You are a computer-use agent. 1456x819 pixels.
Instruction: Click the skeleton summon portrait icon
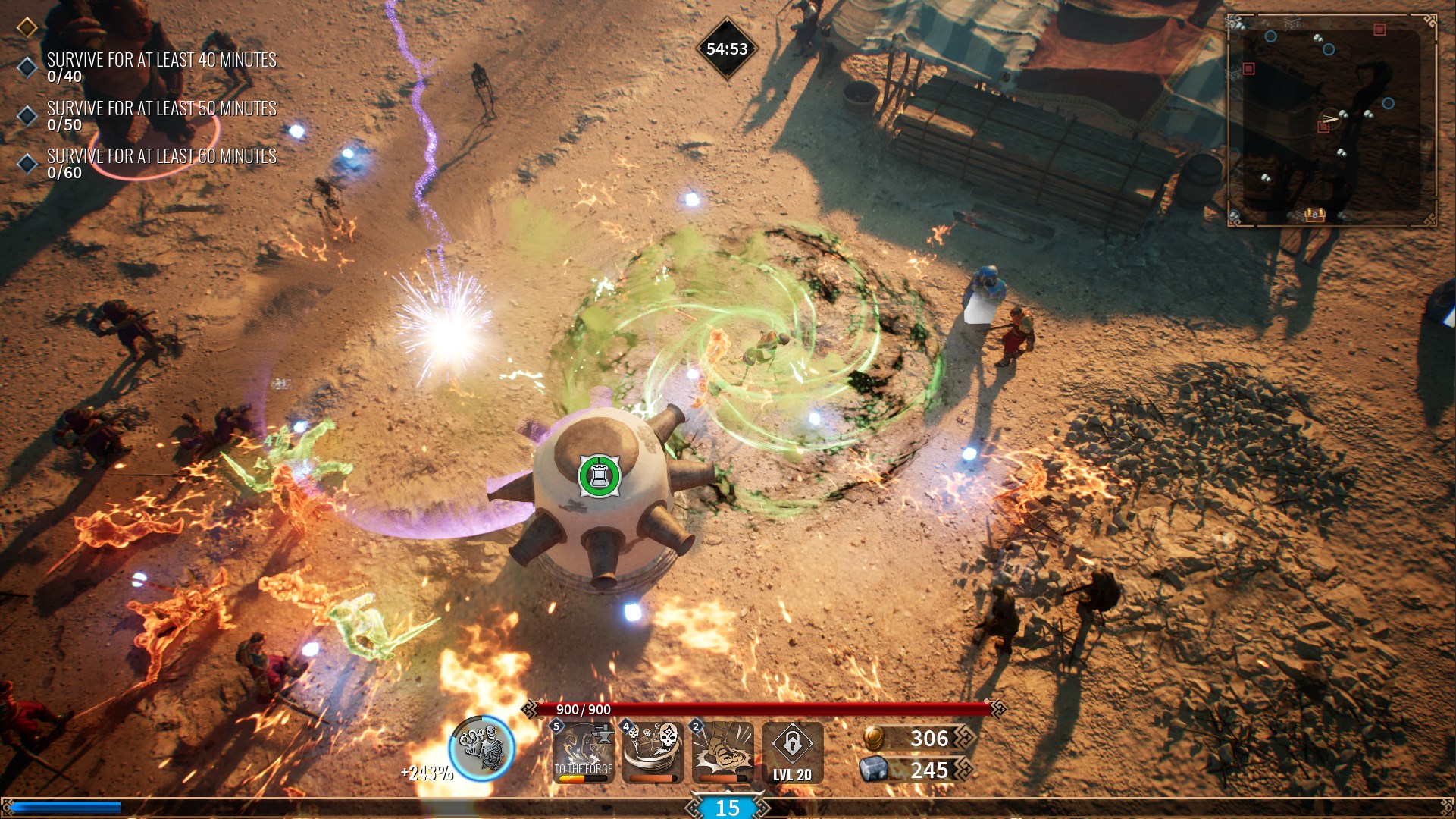click(482, 748)
